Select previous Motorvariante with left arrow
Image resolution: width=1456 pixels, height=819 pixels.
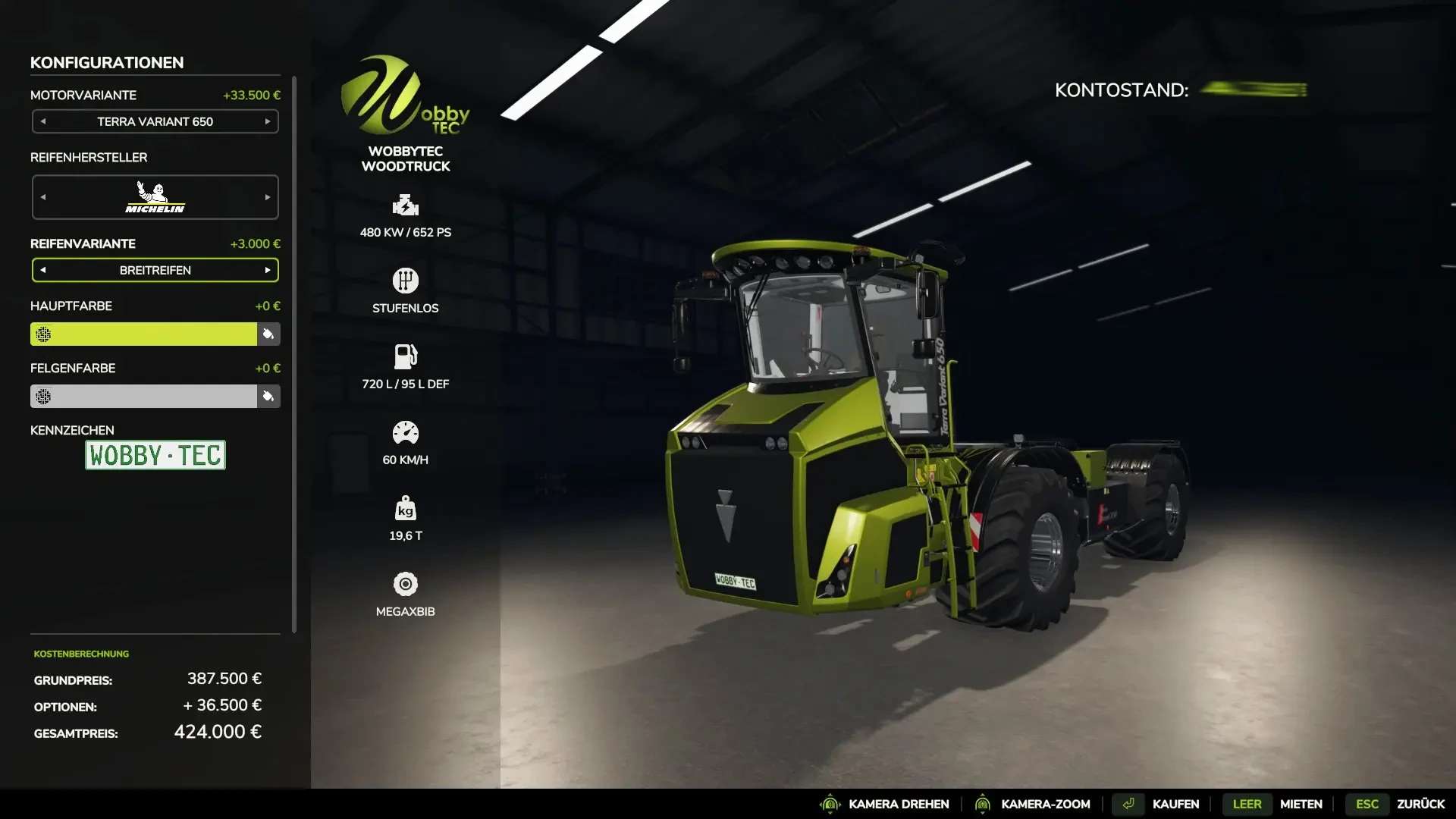point(43,121)
